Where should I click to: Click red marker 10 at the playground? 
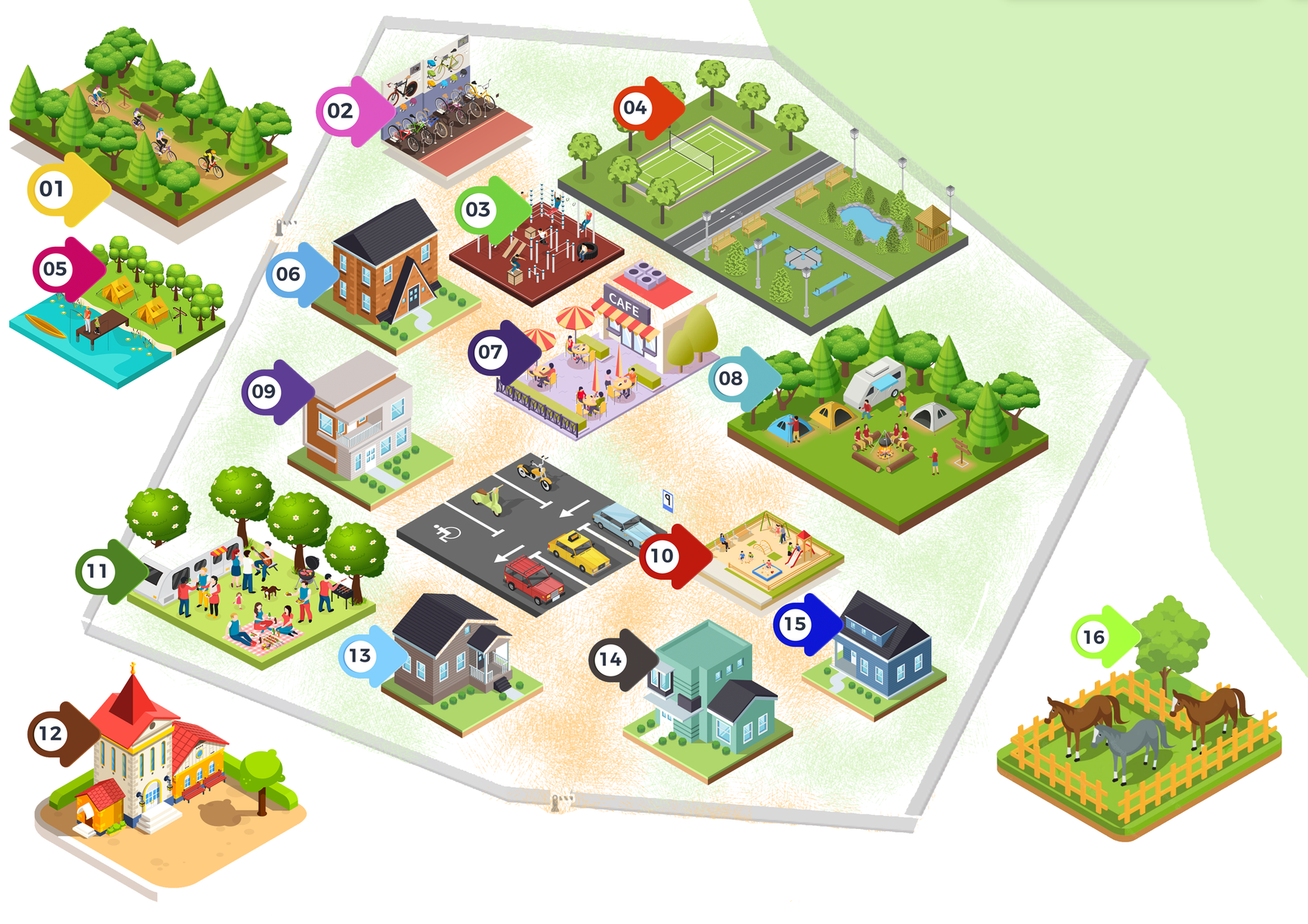(x=662, y=556)
